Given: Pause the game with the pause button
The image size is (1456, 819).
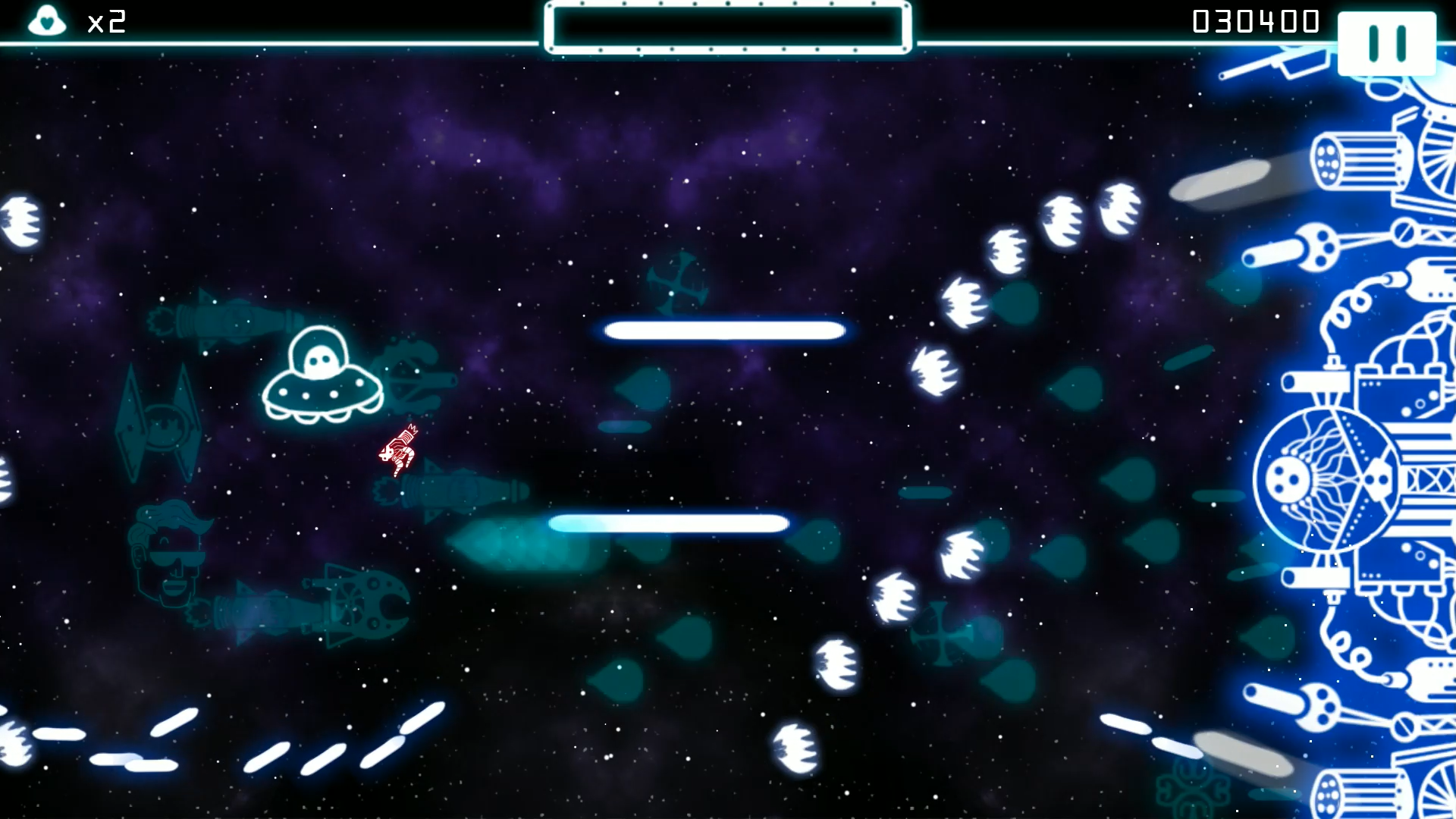Looking at the screenshot, I should click(x=1387, y=43).
